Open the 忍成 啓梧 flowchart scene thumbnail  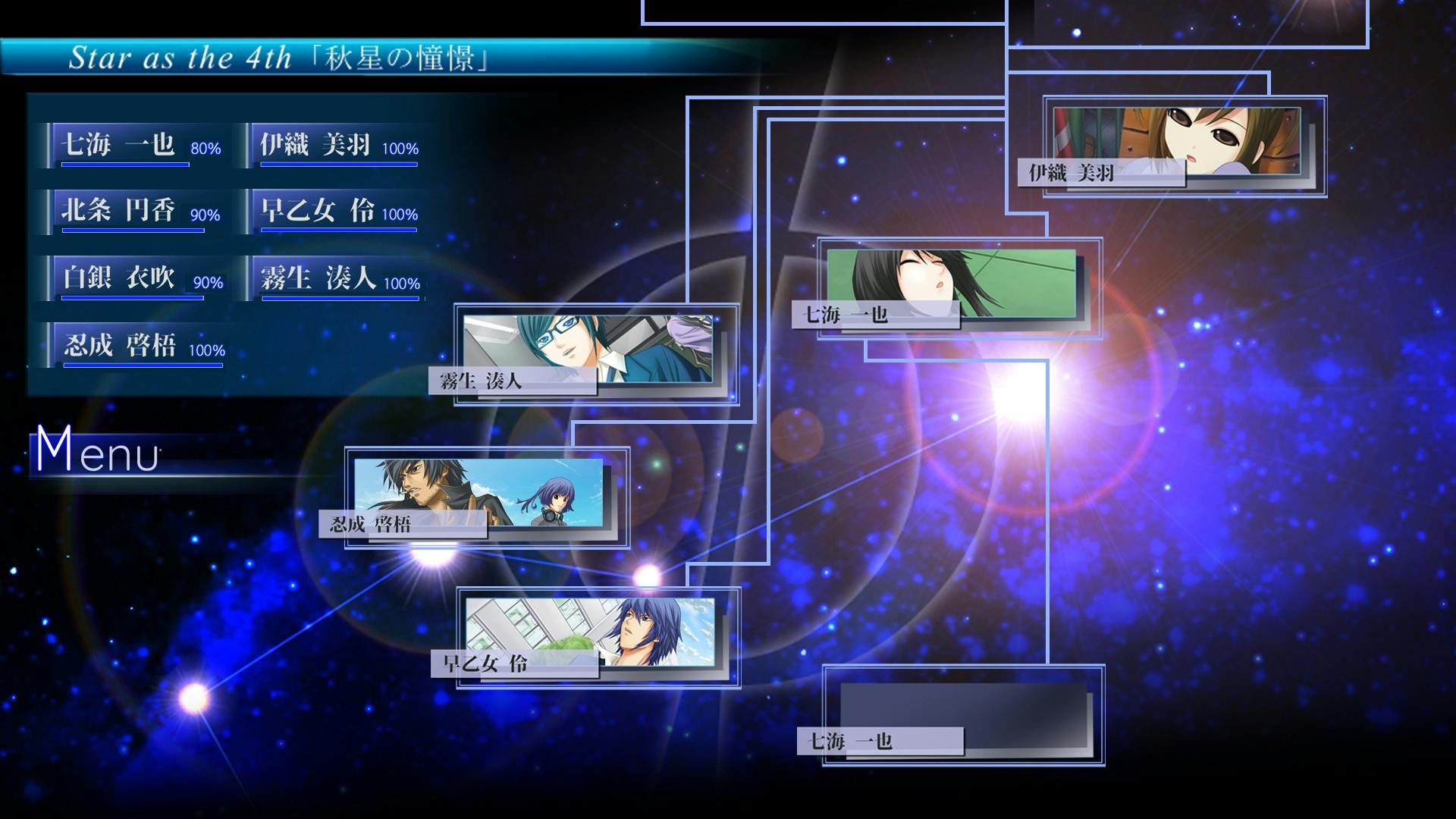[486, 497]
